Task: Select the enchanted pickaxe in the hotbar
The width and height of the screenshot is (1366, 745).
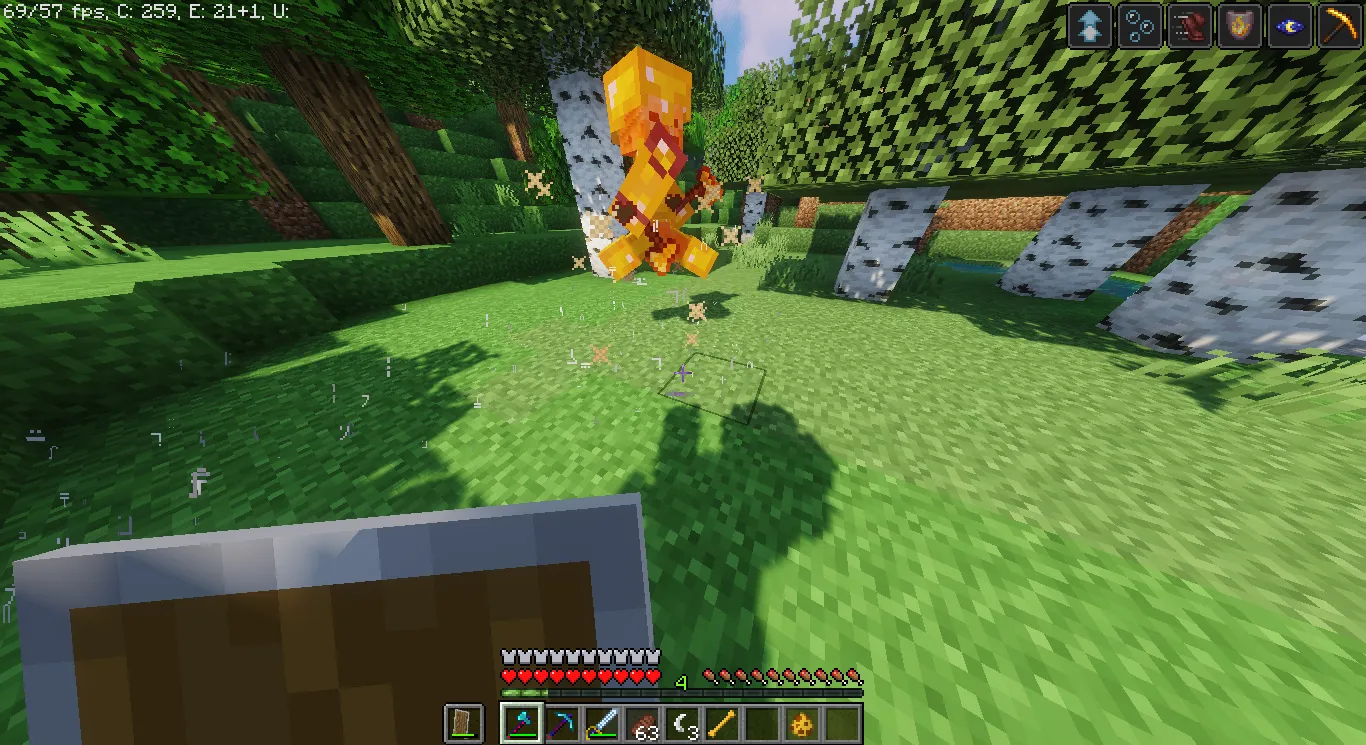Action: (563, 723)
